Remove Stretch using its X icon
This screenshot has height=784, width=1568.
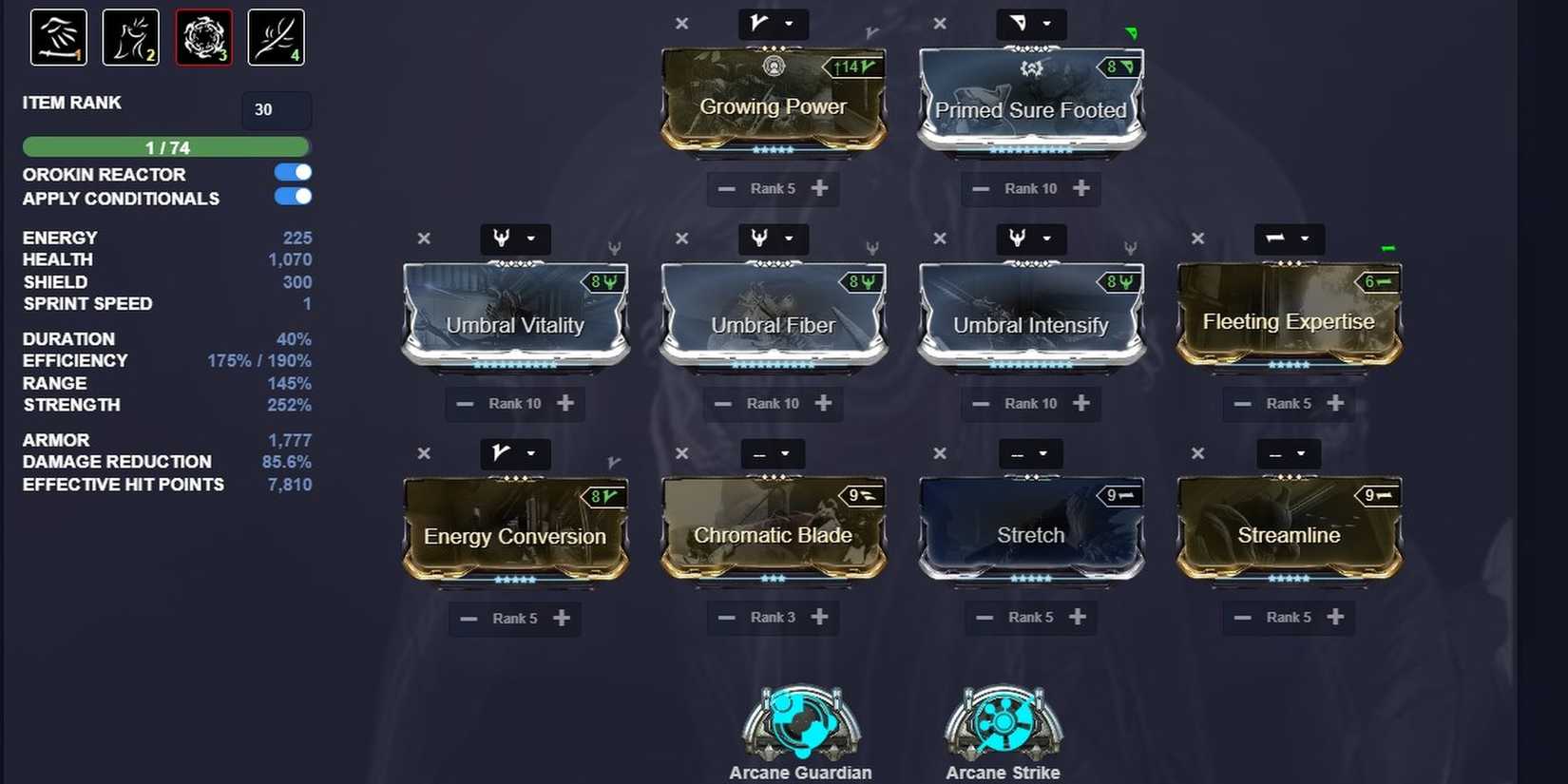pyautogui.click(x=939, y=453)
